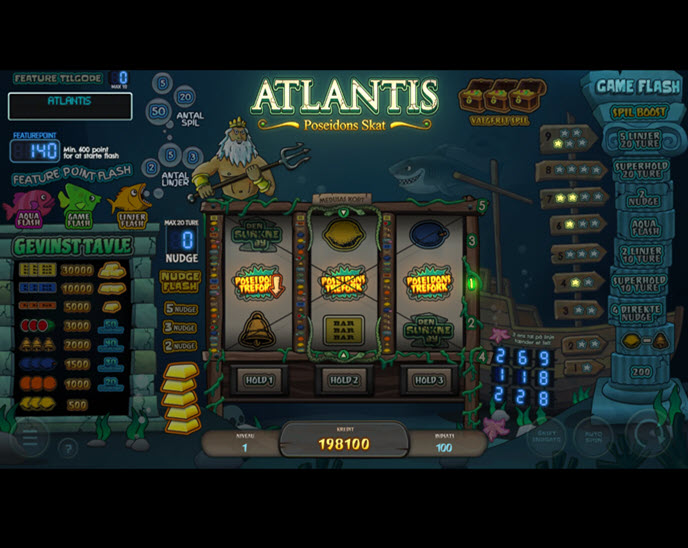This screenshot has height=548, width=688.
Task: Open the hamburger menu
Action: (28, 437)
